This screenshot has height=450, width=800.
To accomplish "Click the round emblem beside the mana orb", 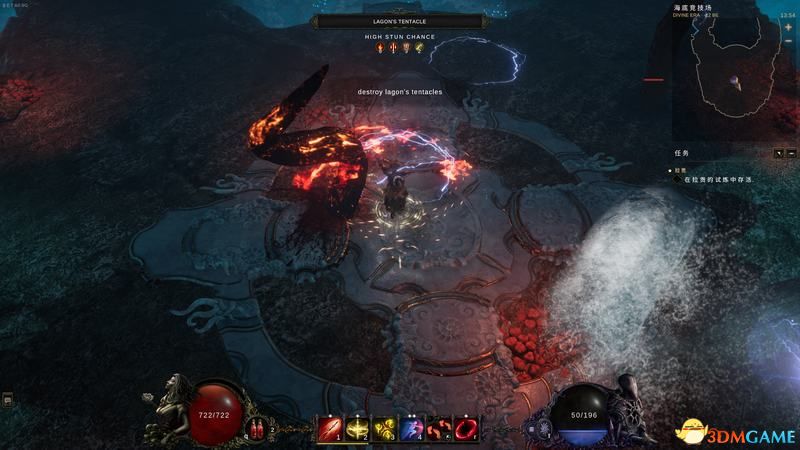I will (544, 428).
